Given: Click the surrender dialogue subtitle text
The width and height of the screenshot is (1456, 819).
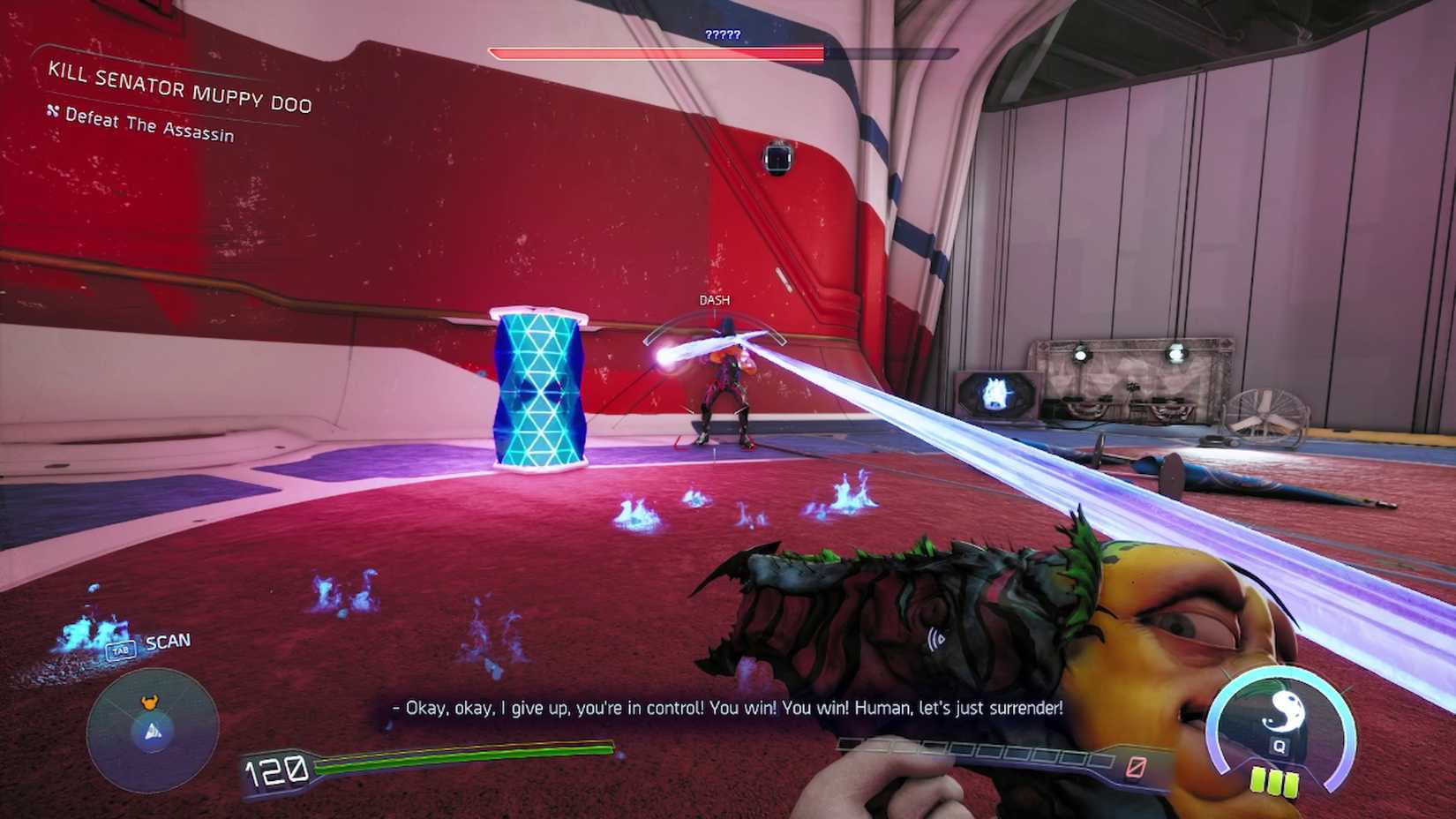Looking at the screenshot, I should (x=724, y=708).
